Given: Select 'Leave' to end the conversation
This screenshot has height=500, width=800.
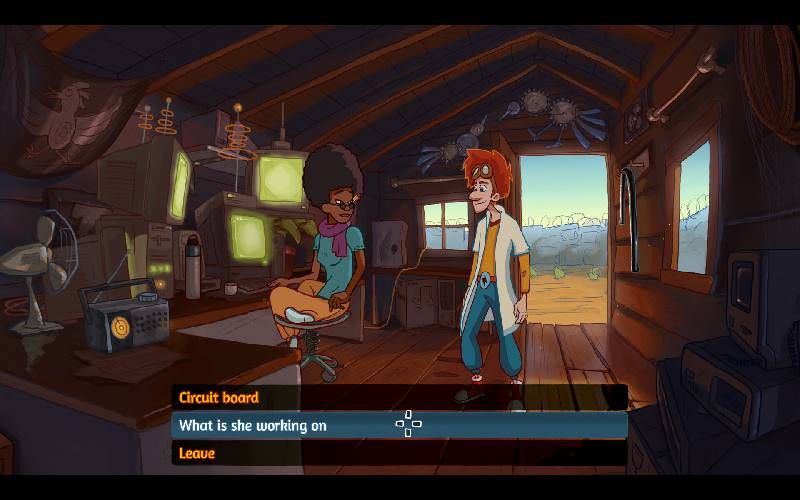Looking at the screenshot, I should pos(197,454).
